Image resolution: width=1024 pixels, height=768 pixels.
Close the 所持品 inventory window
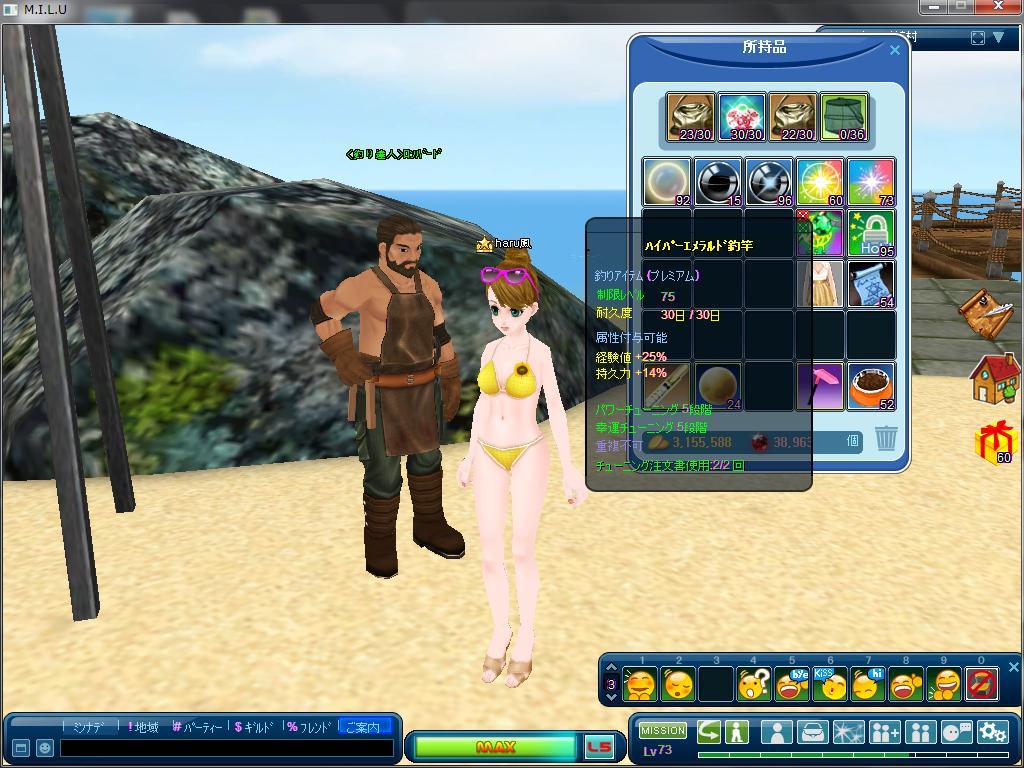click(895, 50)
